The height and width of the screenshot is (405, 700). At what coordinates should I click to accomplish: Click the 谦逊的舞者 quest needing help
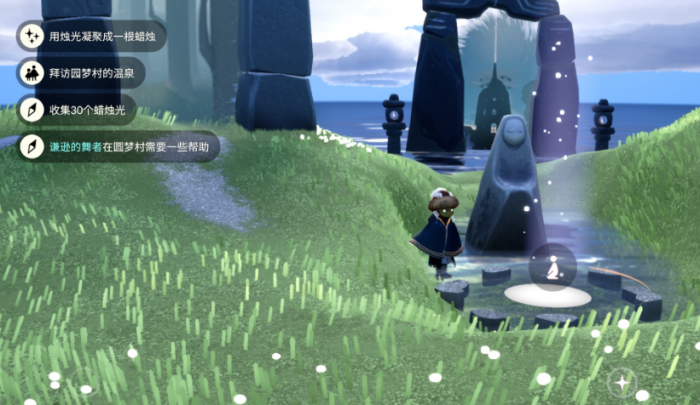click(118, 147)
